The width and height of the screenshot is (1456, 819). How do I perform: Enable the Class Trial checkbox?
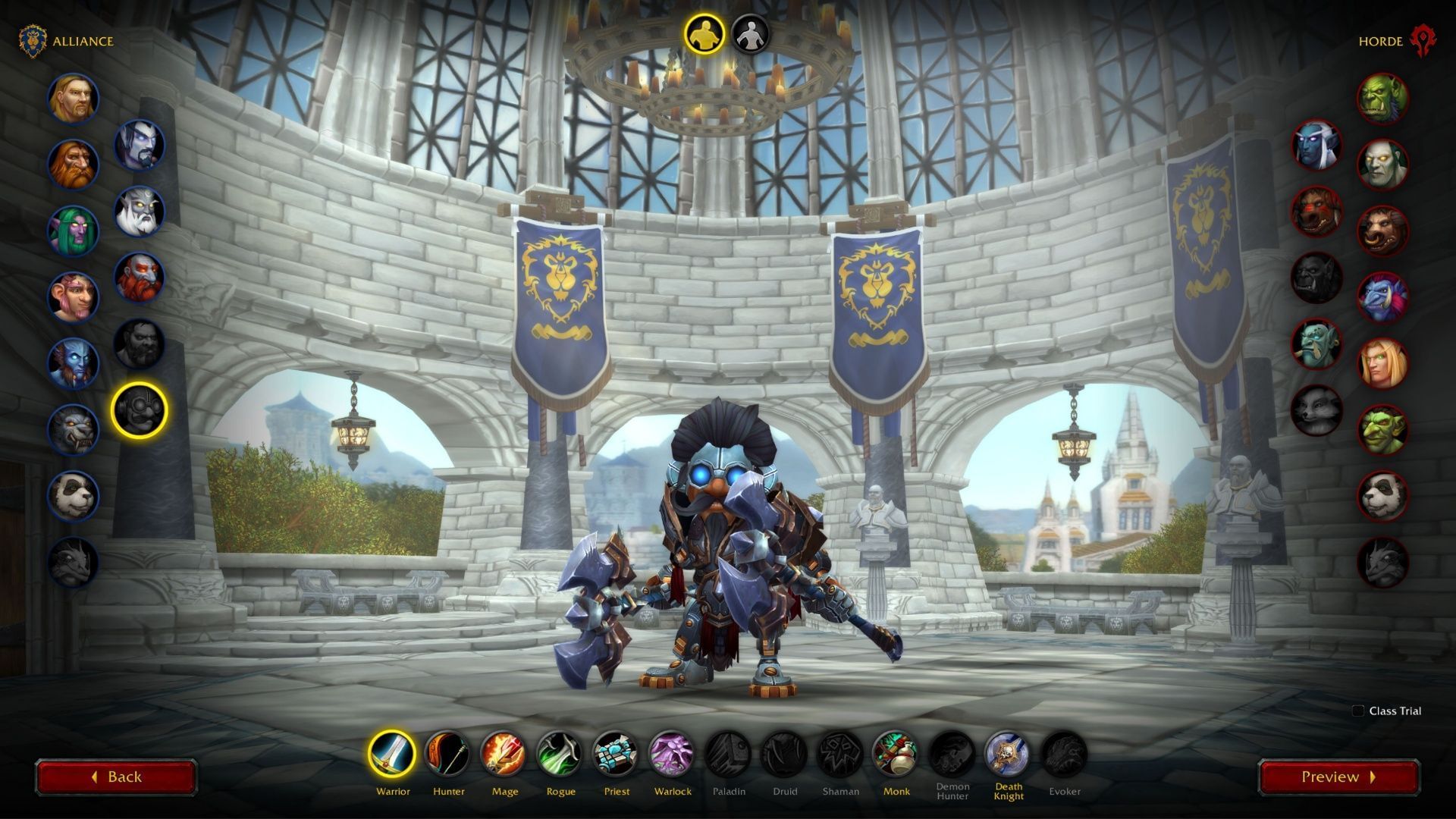click(x=1358, y=711)
